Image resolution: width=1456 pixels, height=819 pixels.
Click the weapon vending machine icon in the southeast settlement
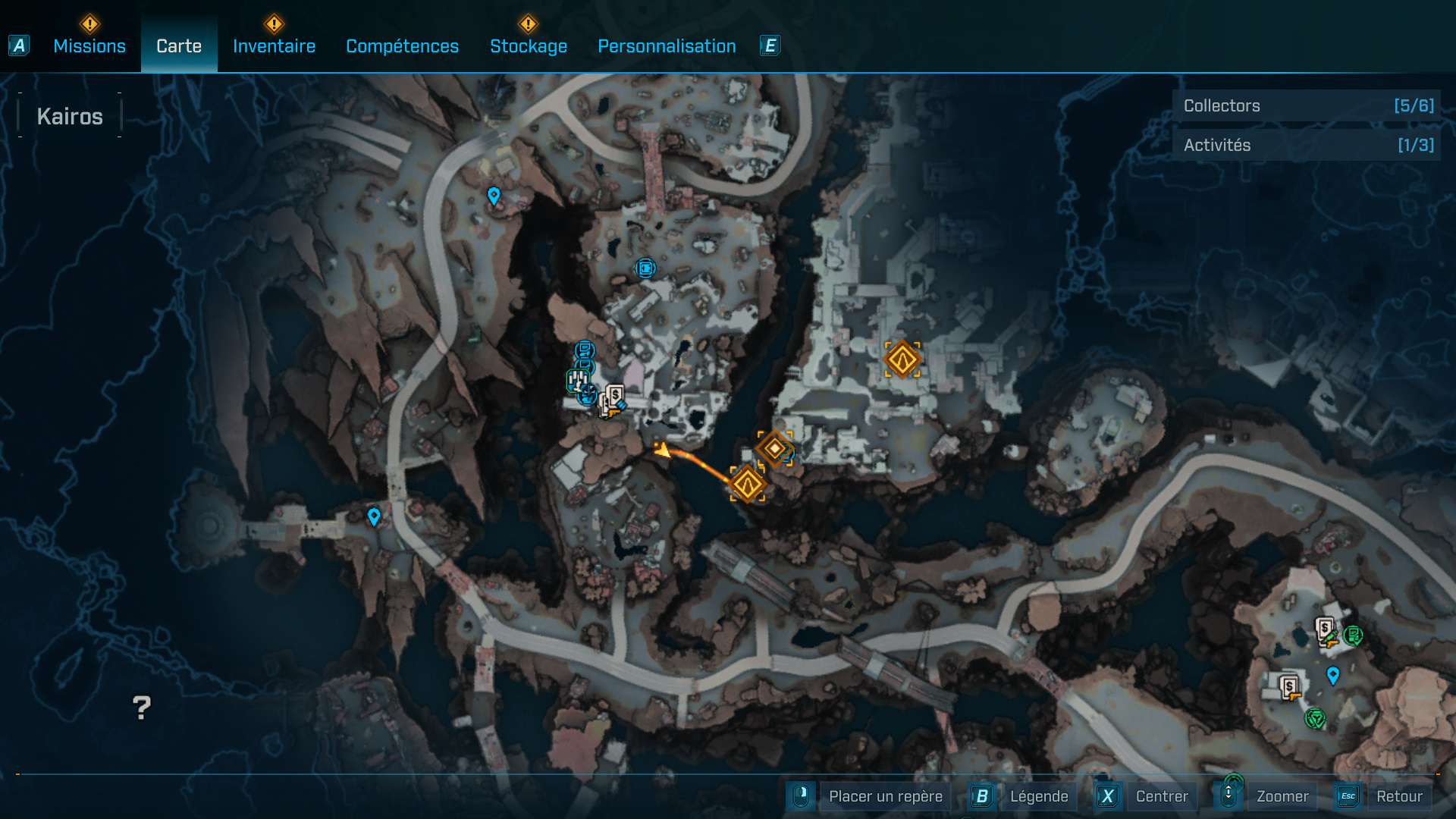1290,688
